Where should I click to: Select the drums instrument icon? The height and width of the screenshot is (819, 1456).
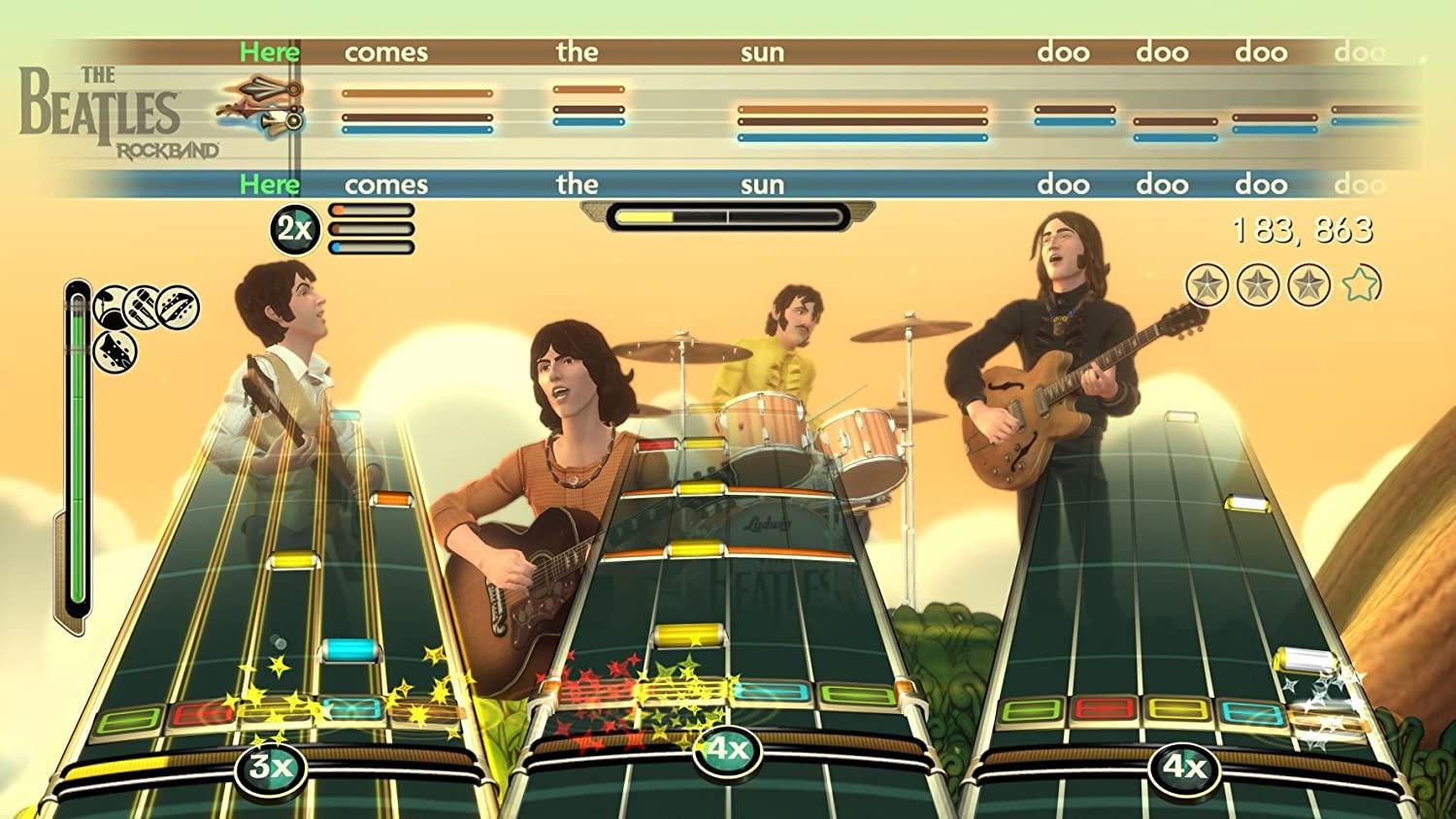(110, 306)
